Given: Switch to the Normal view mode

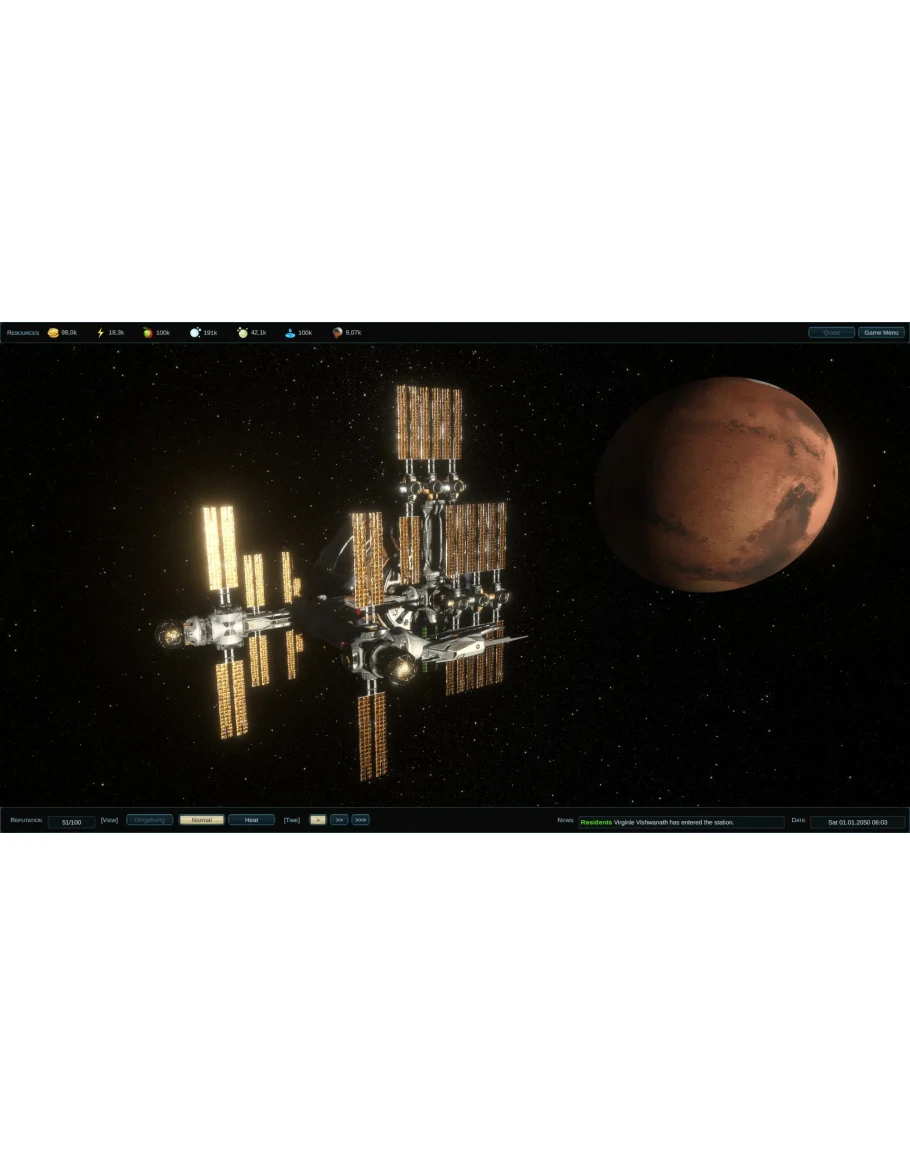Looking at the screenshot, I should click(x=201, y=820).
